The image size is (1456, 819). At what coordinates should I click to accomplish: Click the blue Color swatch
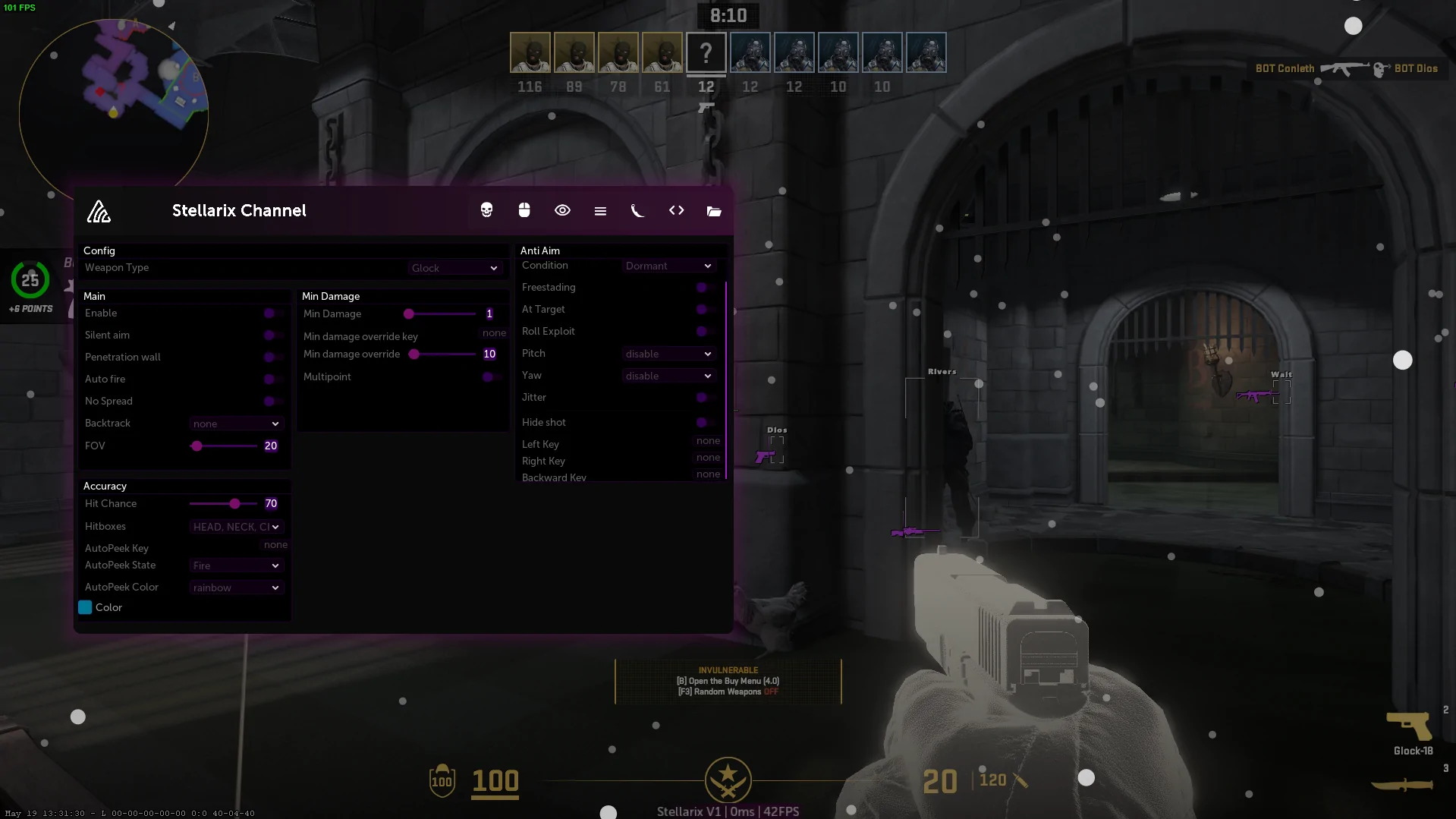[85, 607]
